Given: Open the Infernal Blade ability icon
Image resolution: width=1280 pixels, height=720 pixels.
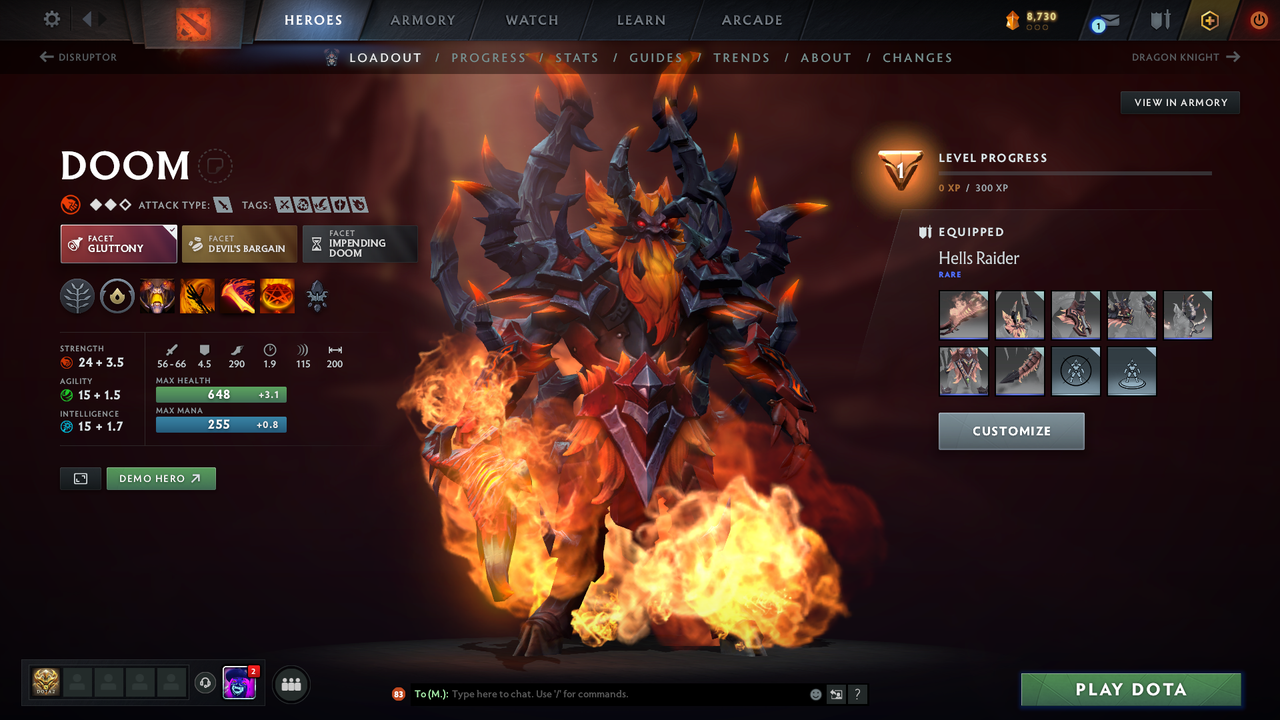Looking at the screenshot, I should click(237, 296).
